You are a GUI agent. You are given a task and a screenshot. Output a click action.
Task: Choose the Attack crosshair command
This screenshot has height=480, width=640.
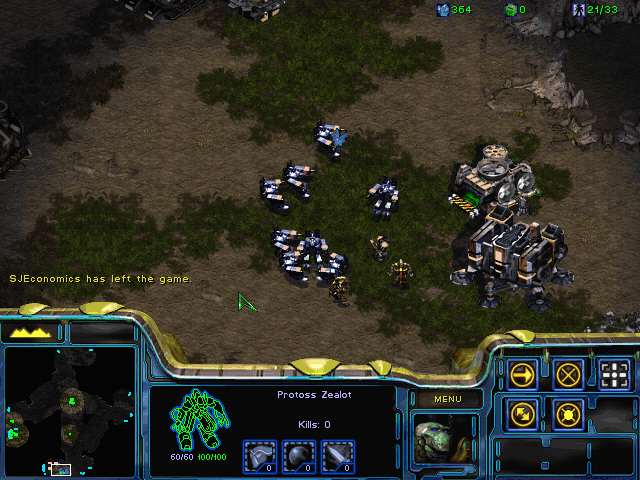pyautogui.click(x=614, y=374)
